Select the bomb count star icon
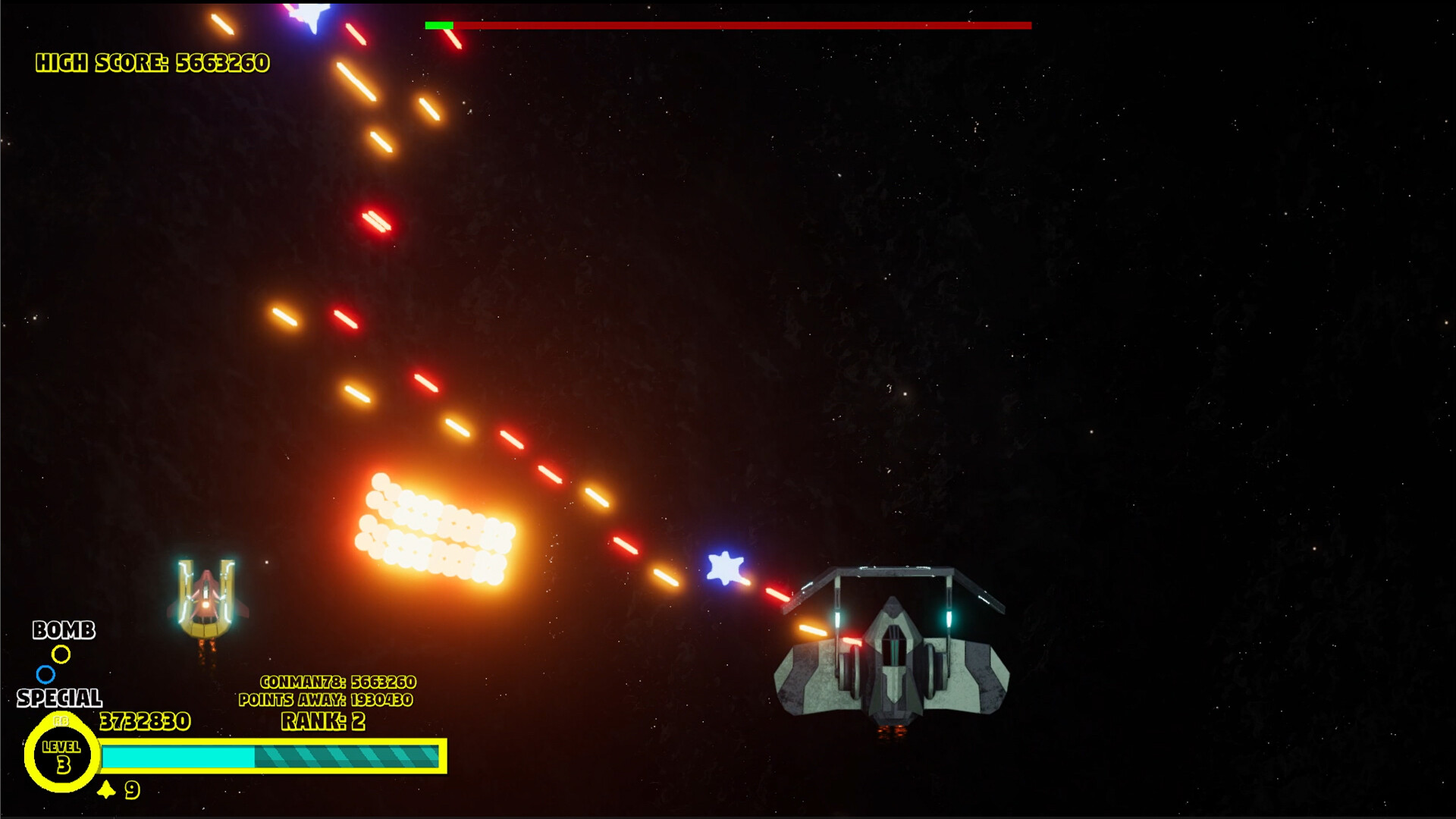1456x819 pixels. [106, 791]
